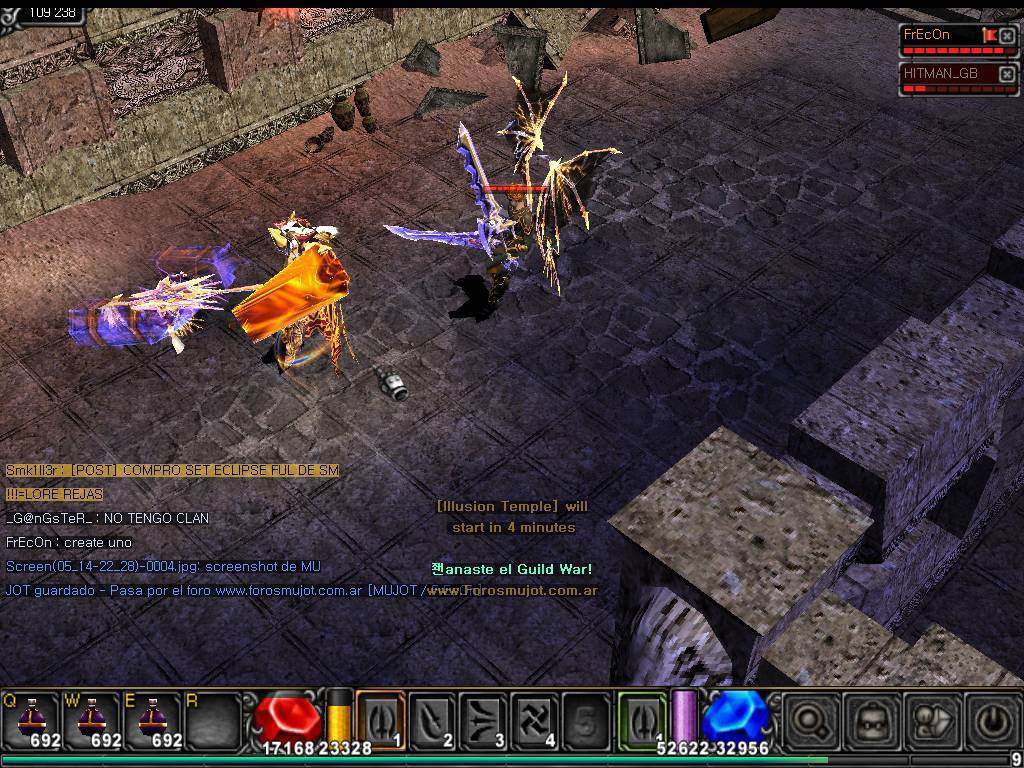Image resolution: width=1024 pixels, height=768 pixels.
Task: Choose the skill in hotkey slot 3
Action: click(x=484, y=719)
